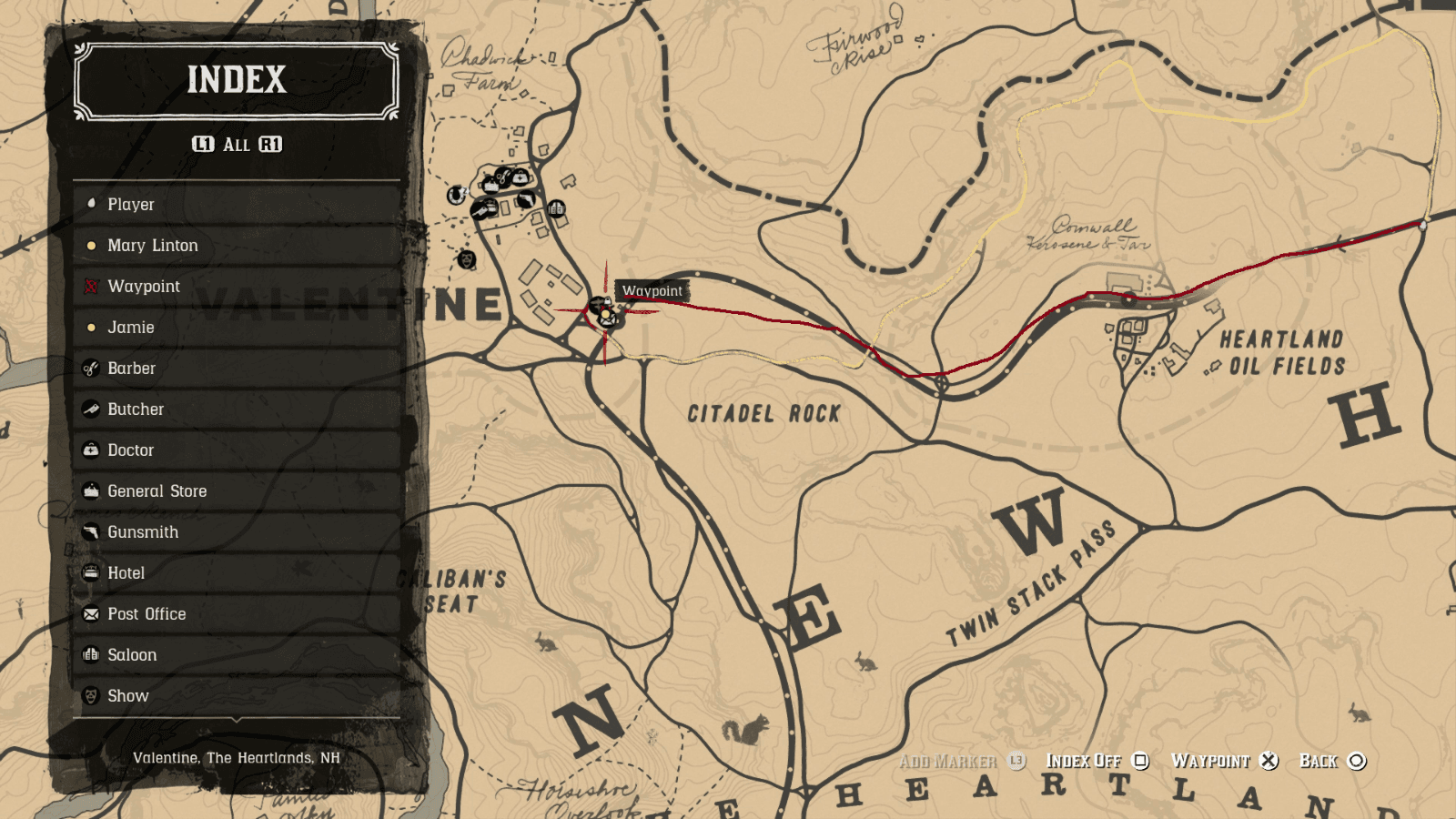This screenshot has height=819, width=1456.
Task: Click the Saloon mug icon
Action: click(x=90, y=654)
